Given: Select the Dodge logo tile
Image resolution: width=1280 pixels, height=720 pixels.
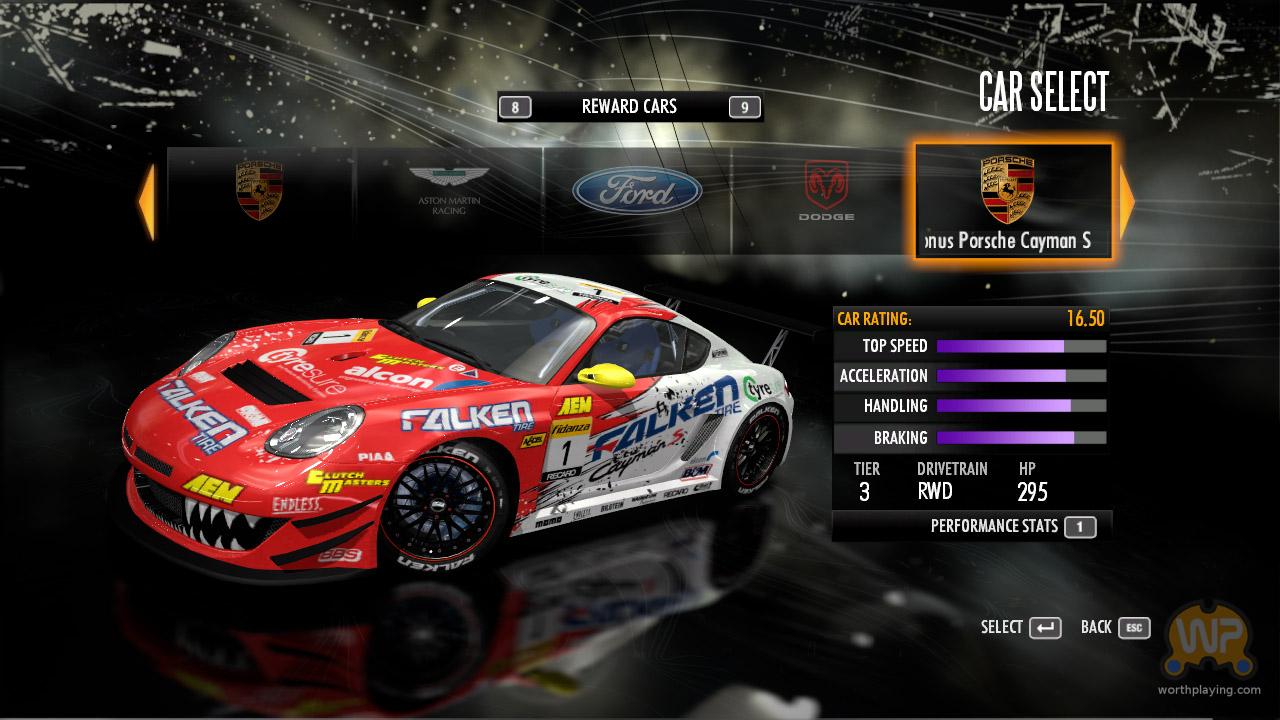Looking at the screenshot, I should 826,192.
